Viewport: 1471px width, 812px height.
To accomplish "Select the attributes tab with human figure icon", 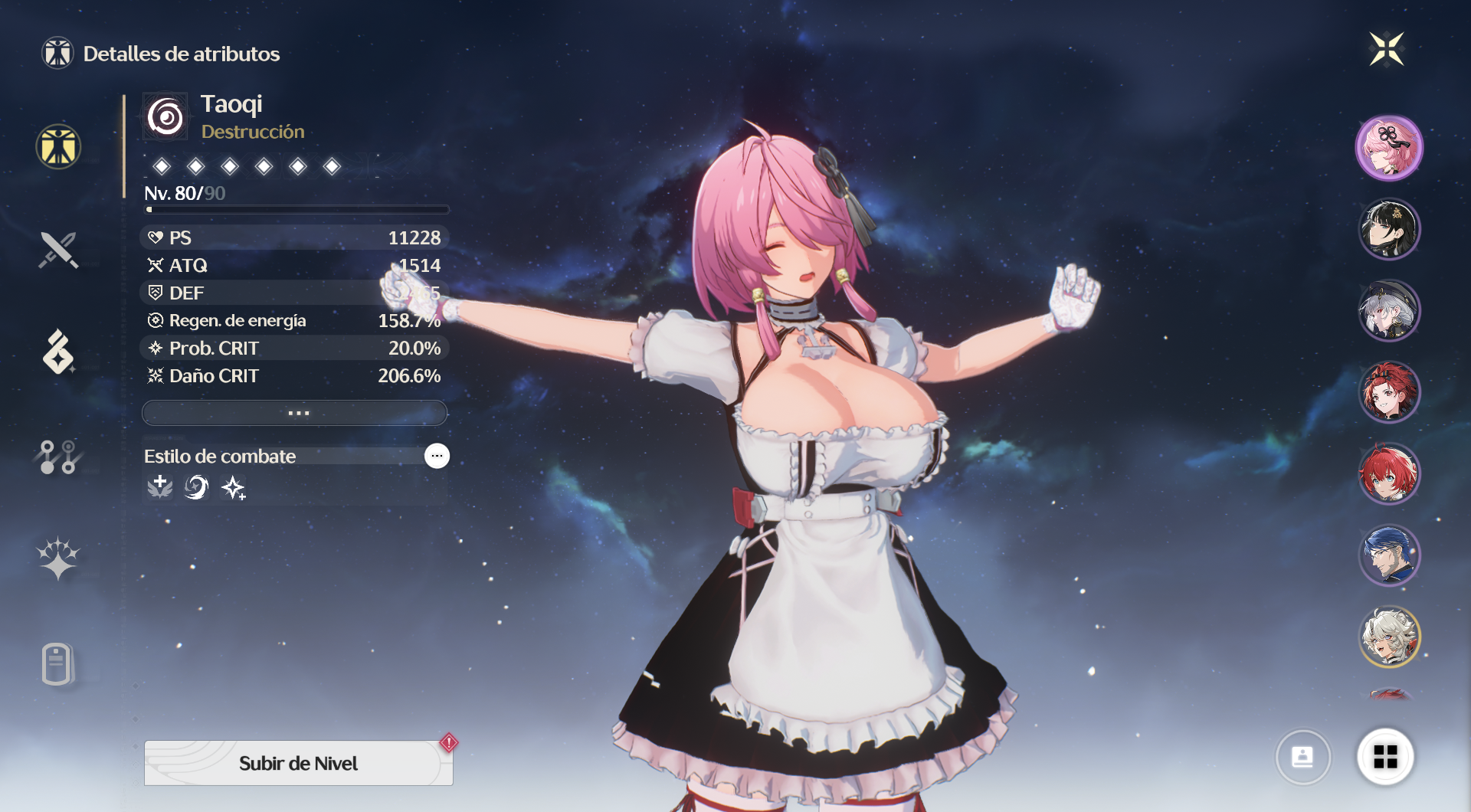I will click(58, 146).
